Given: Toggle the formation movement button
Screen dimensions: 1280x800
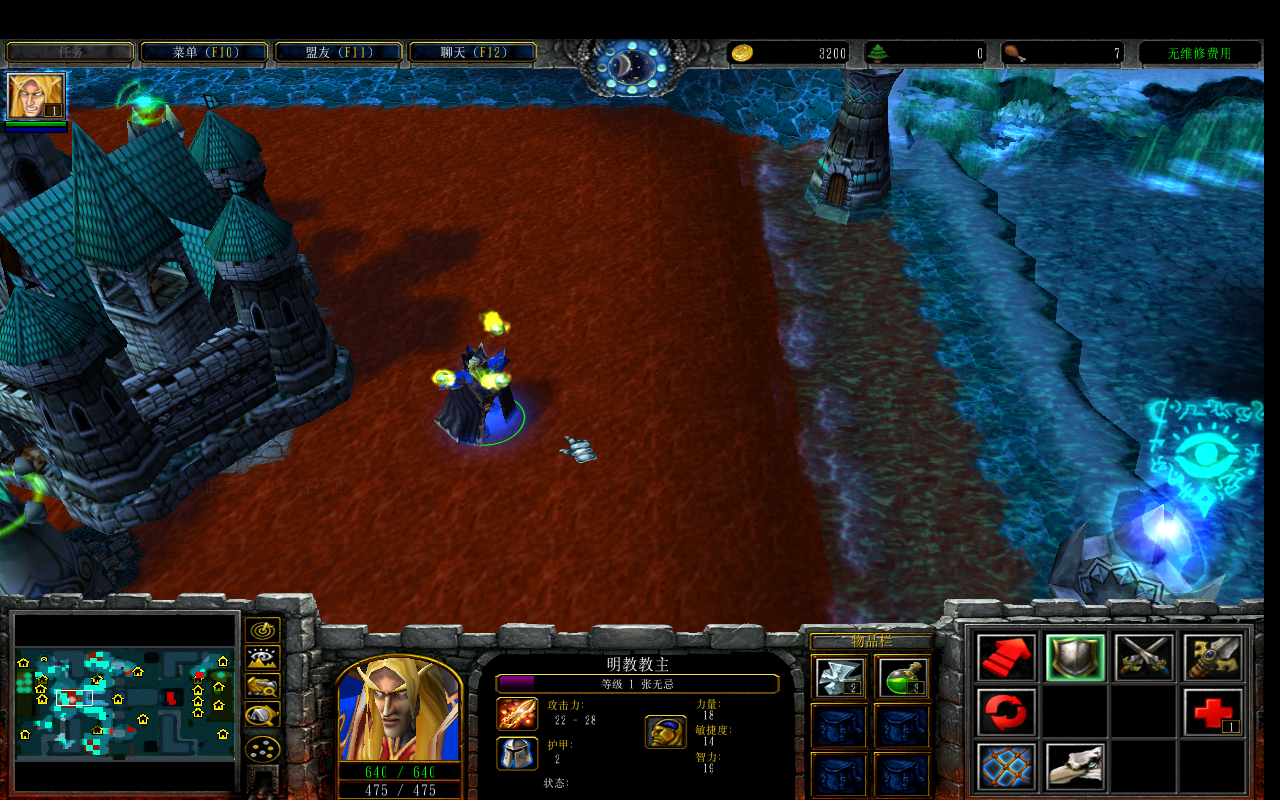Looking at the screenshot, I should (262, 747).
